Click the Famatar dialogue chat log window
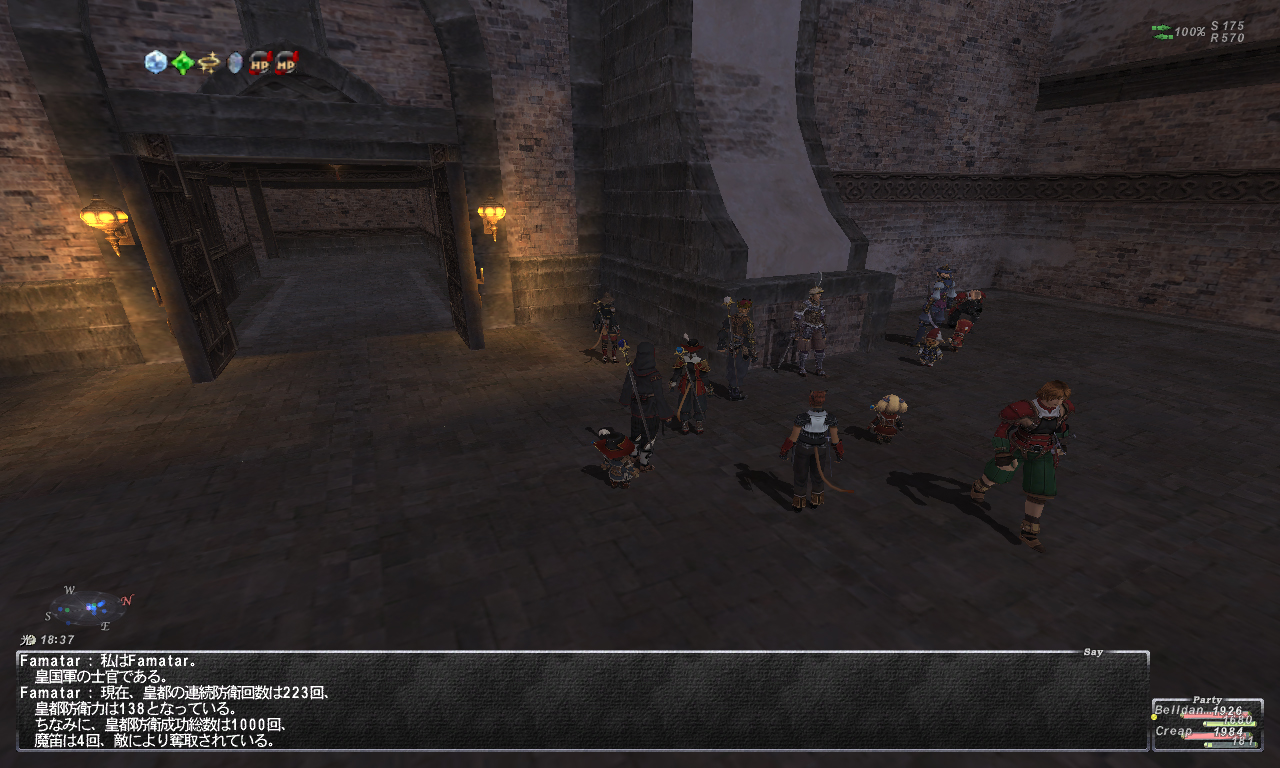Image resolution: width=1280 pixels, height=768 pixels. click(x=582, y=701)
